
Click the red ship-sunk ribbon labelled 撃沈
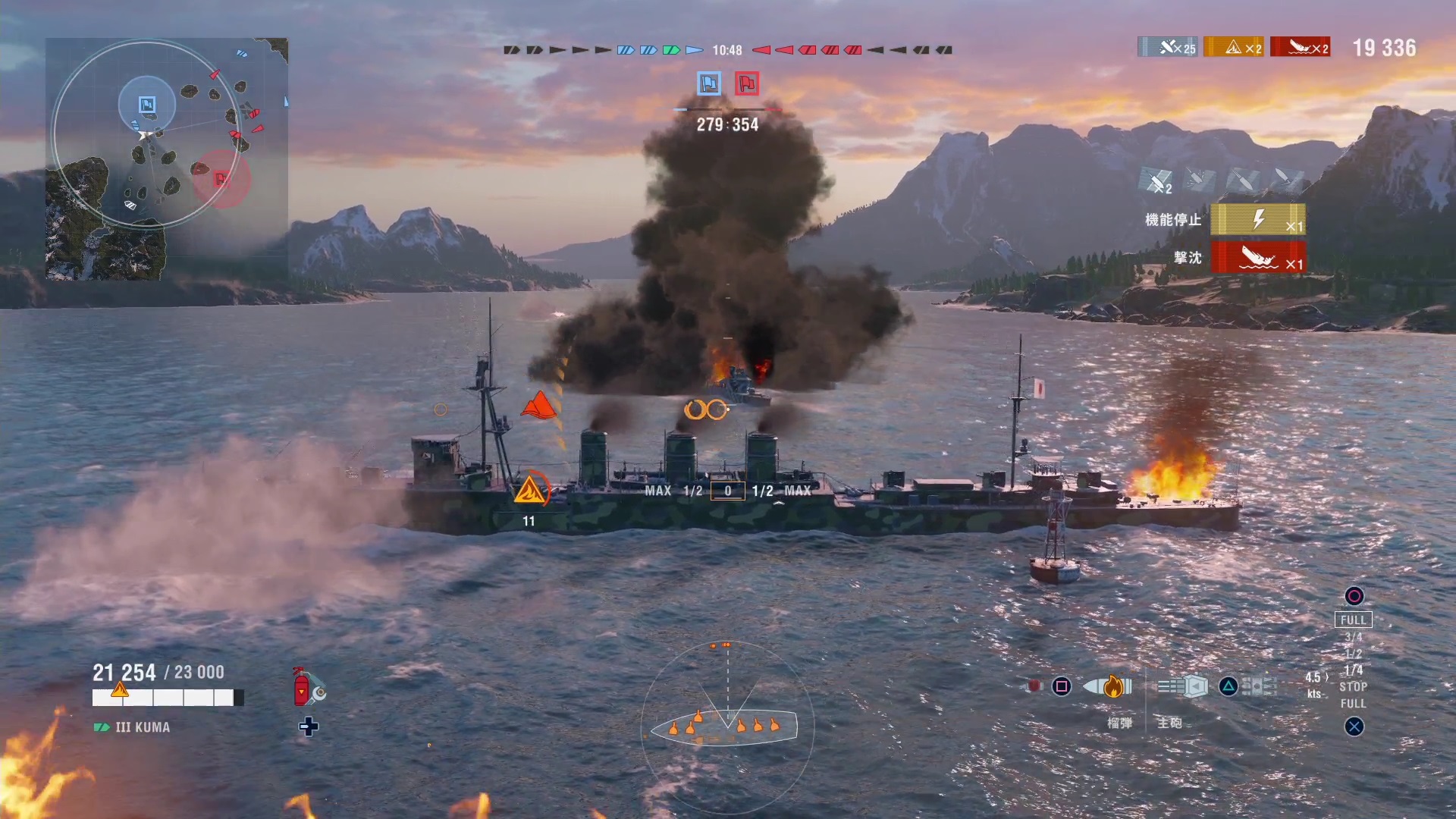pyautogui.click(x=1258, y=257)
